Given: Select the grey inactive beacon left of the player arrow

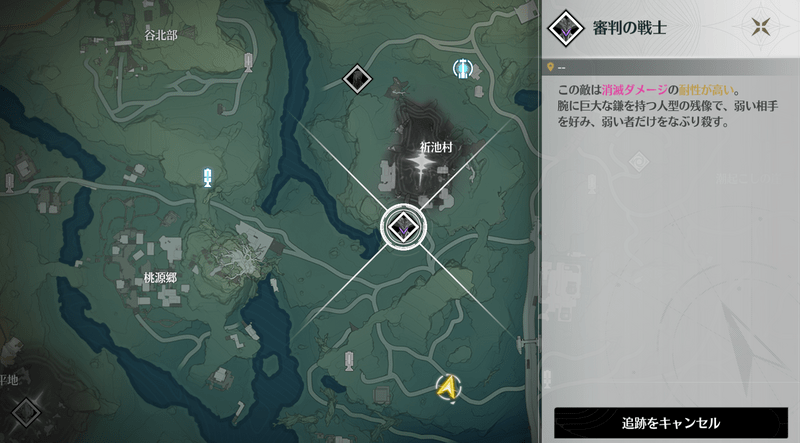Looking at the screenshot, I should [347, 361].
